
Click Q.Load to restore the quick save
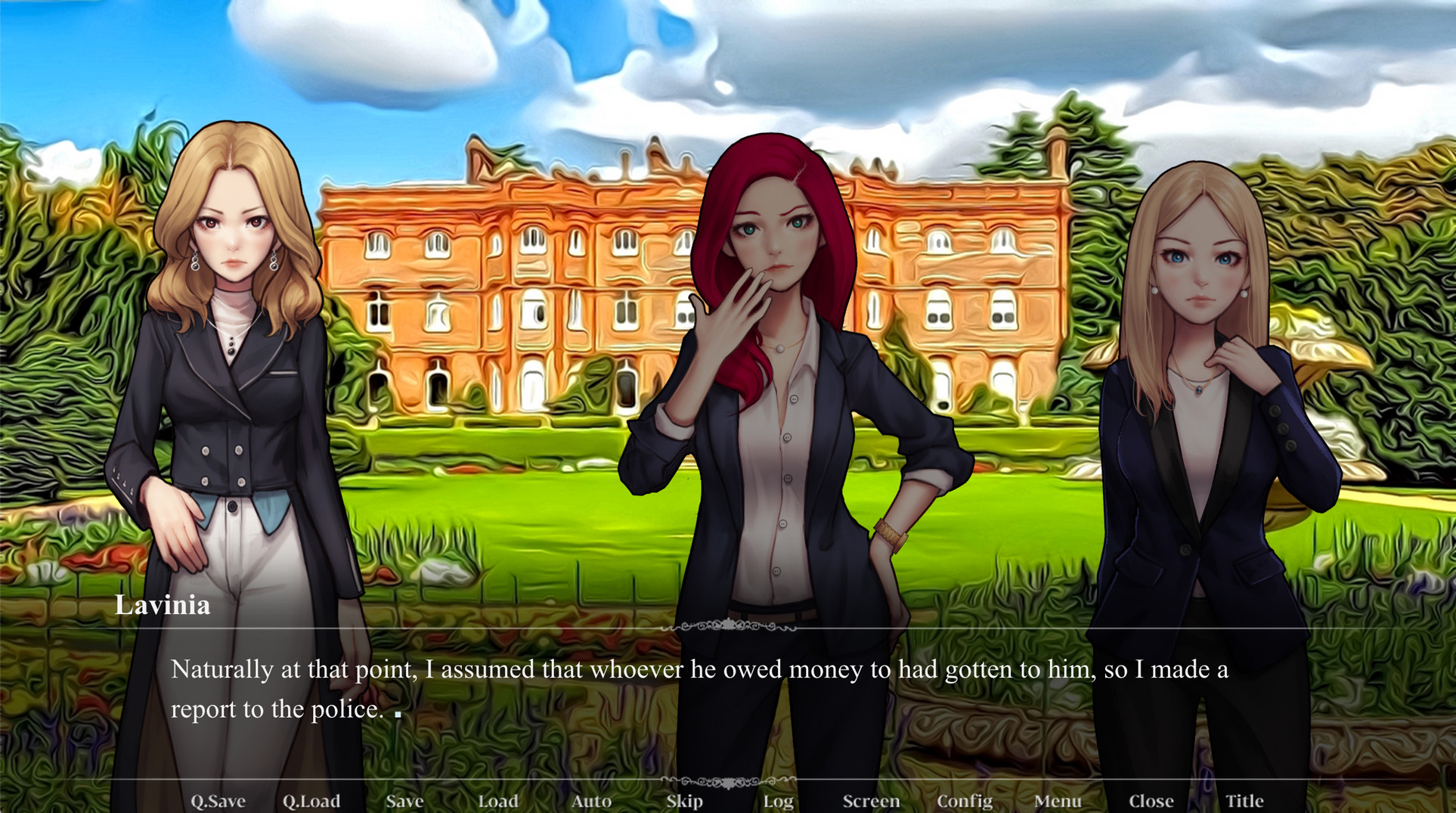point(312,800)
